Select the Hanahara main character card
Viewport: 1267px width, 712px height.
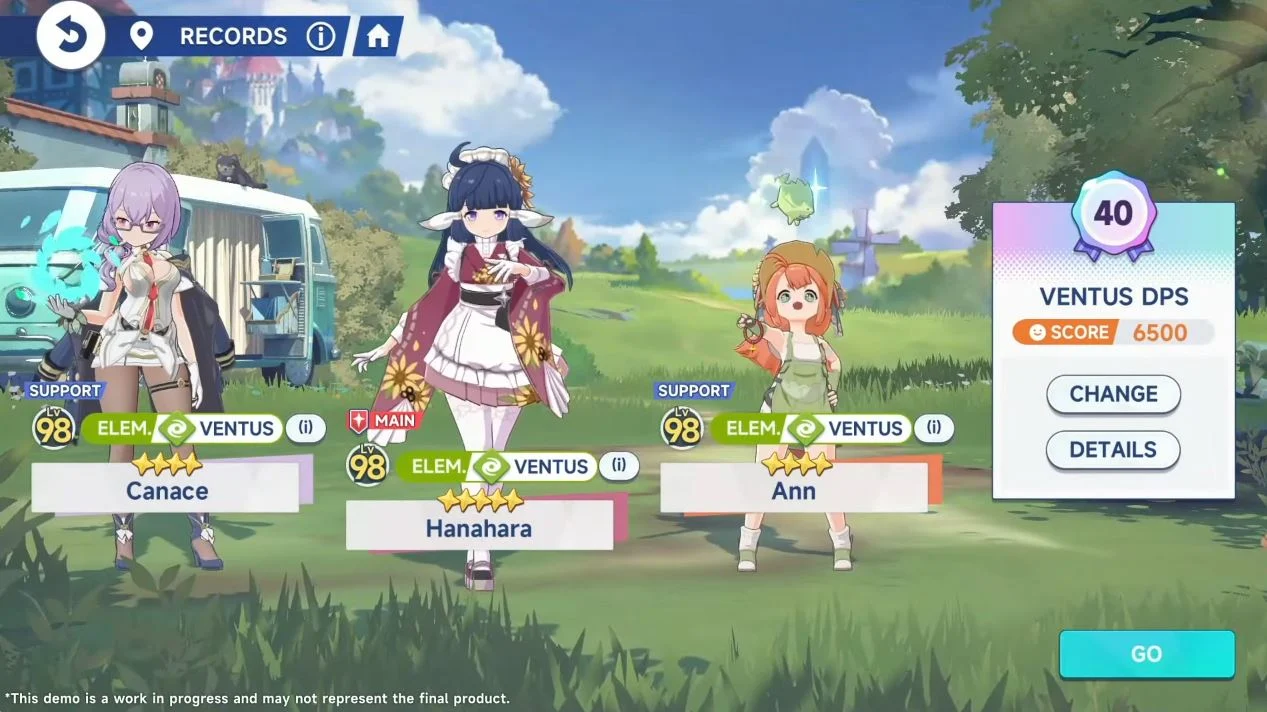(x=479, y=527)
